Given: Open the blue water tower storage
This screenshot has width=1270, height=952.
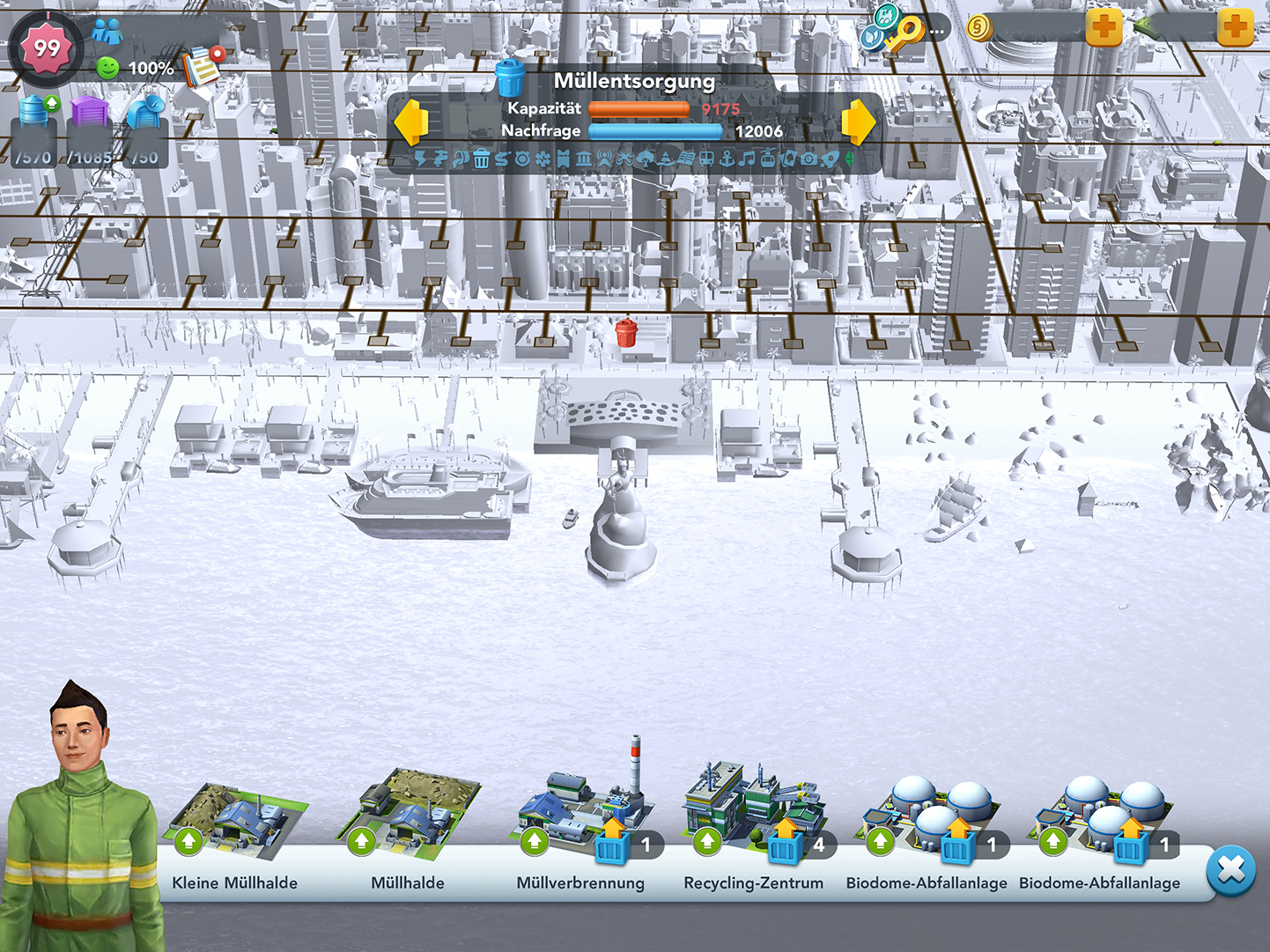Looking at the screenshot, I should tap(35, 113).
